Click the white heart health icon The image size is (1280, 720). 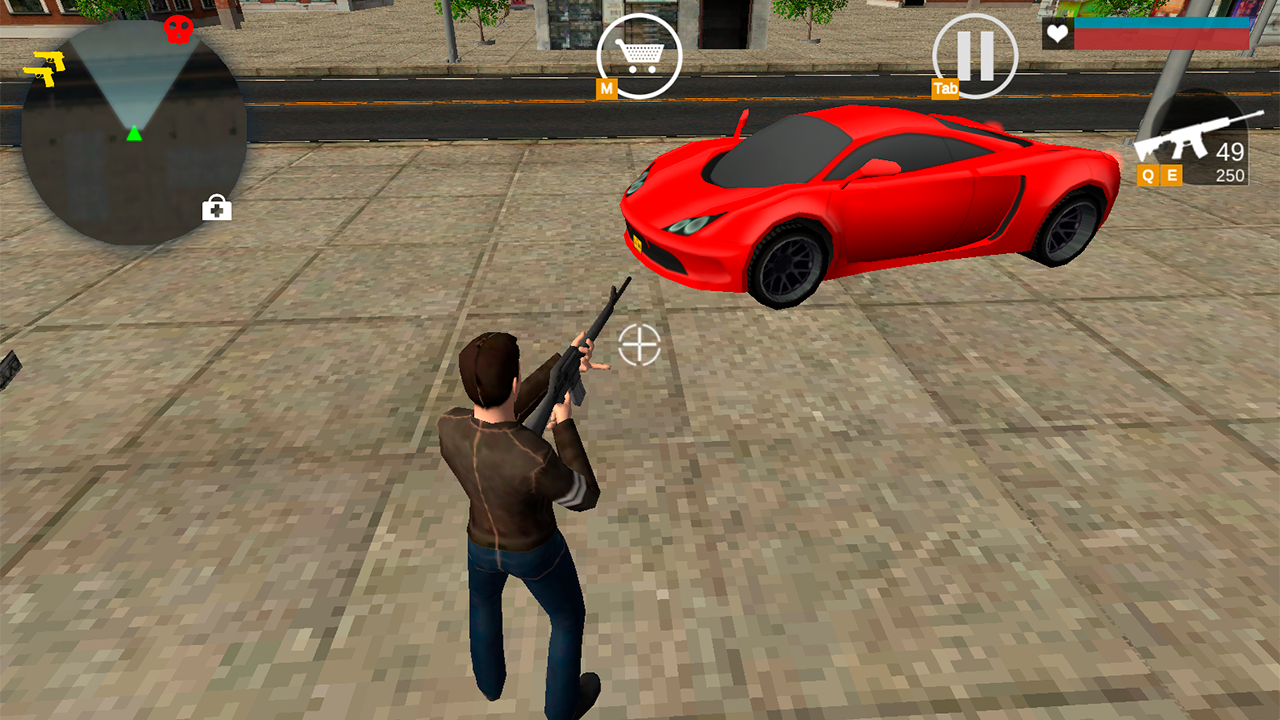tap(1057, 34)
